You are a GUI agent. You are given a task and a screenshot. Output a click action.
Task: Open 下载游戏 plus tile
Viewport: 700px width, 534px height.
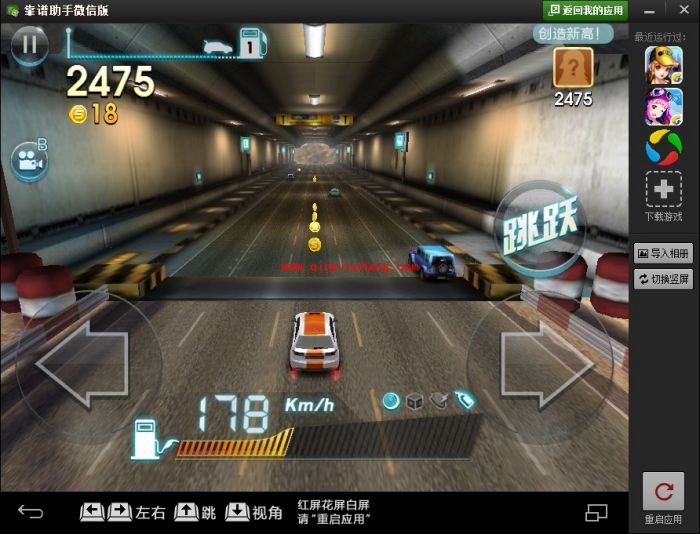[664, 190]
